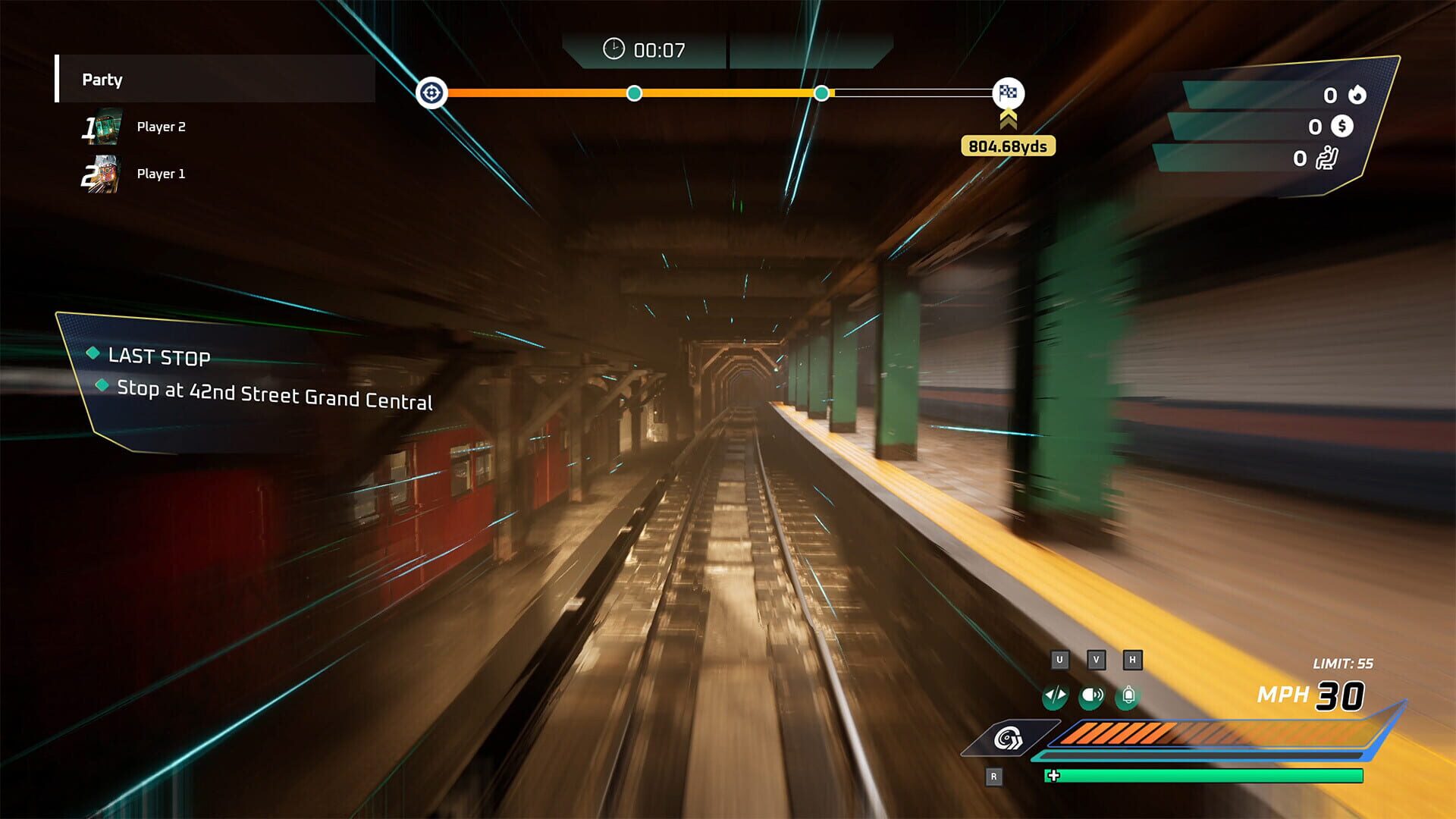Open Player 1's entry in the leaderboard
Image resolution: width=1456 pixels, height=819 pixels.
pyautogui.click(x=162, y=173)
